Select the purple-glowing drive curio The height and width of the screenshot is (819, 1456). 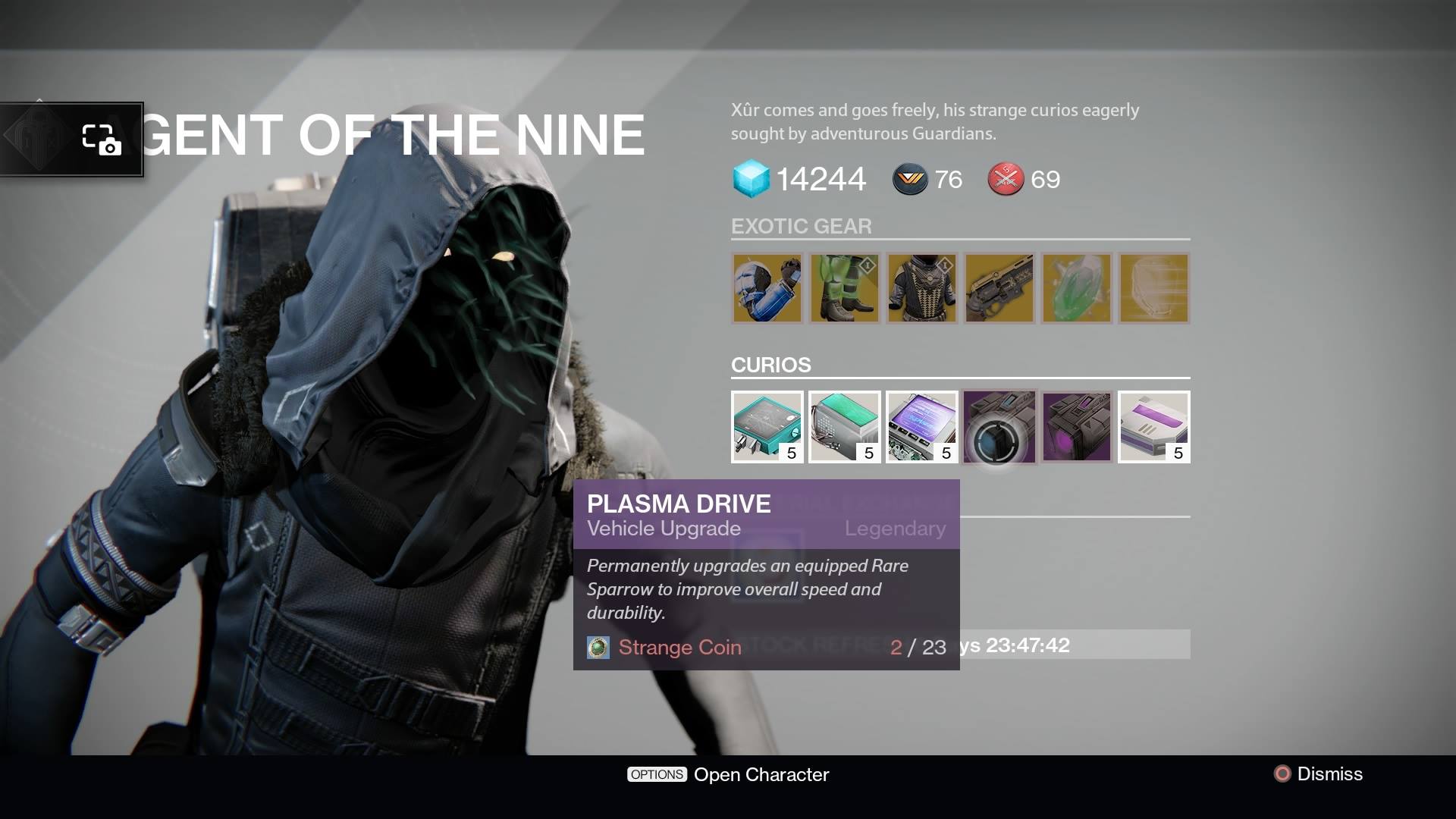1077,426
